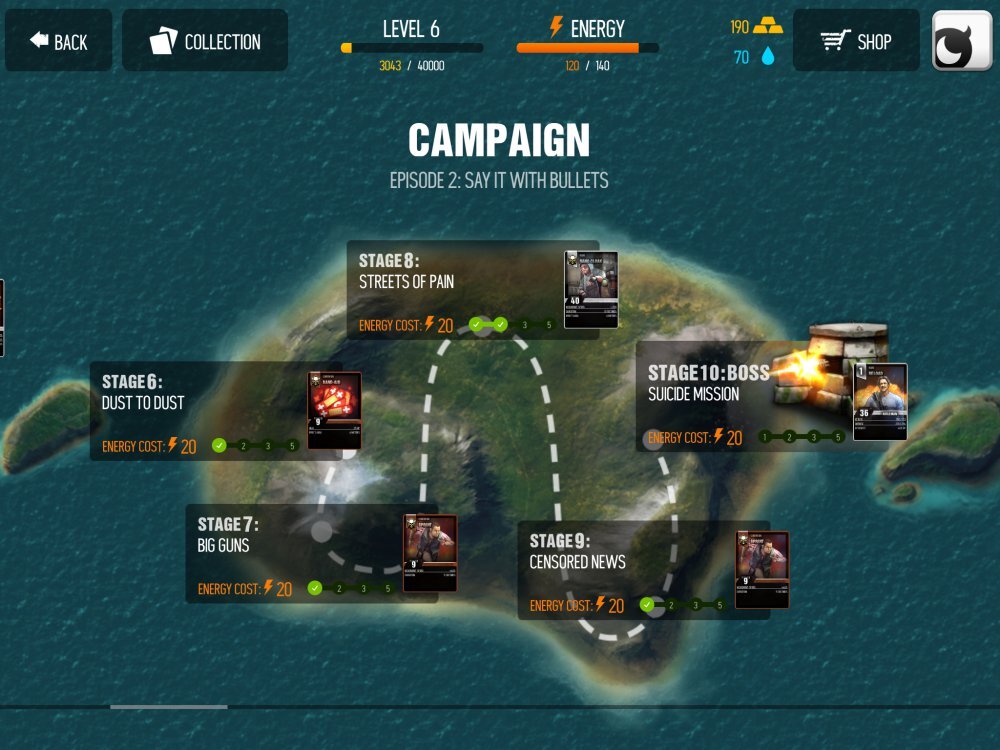The width and height of the screenshot is (1000, 750).
Task: Tap the crescent logo icon button
Action: click(x=961, y=41)
